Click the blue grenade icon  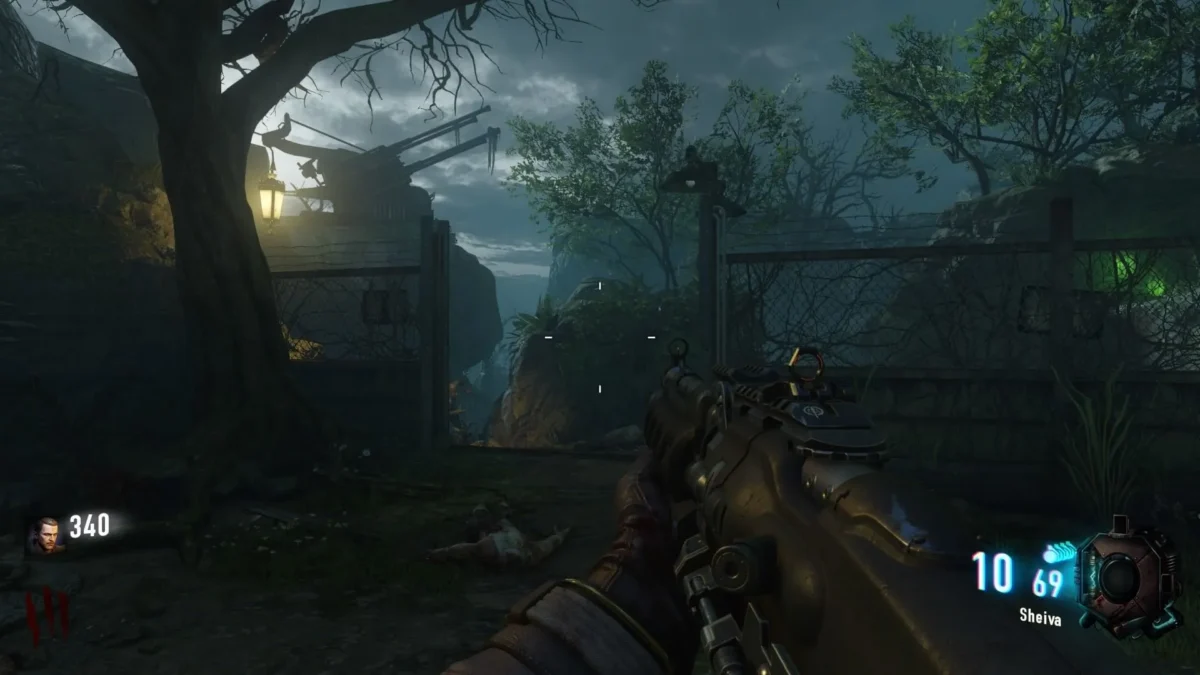click(x=1058, y=553)
